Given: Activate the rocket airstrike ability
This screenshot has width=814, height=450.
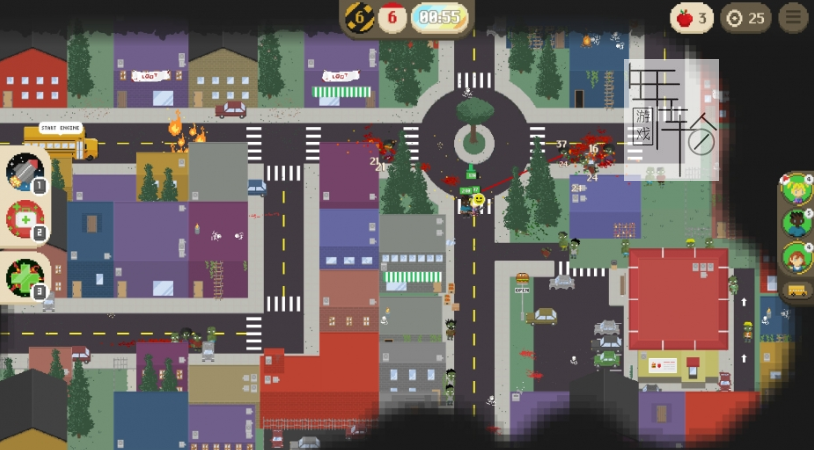Looking at the screenshot, I should tap(23, 171).
